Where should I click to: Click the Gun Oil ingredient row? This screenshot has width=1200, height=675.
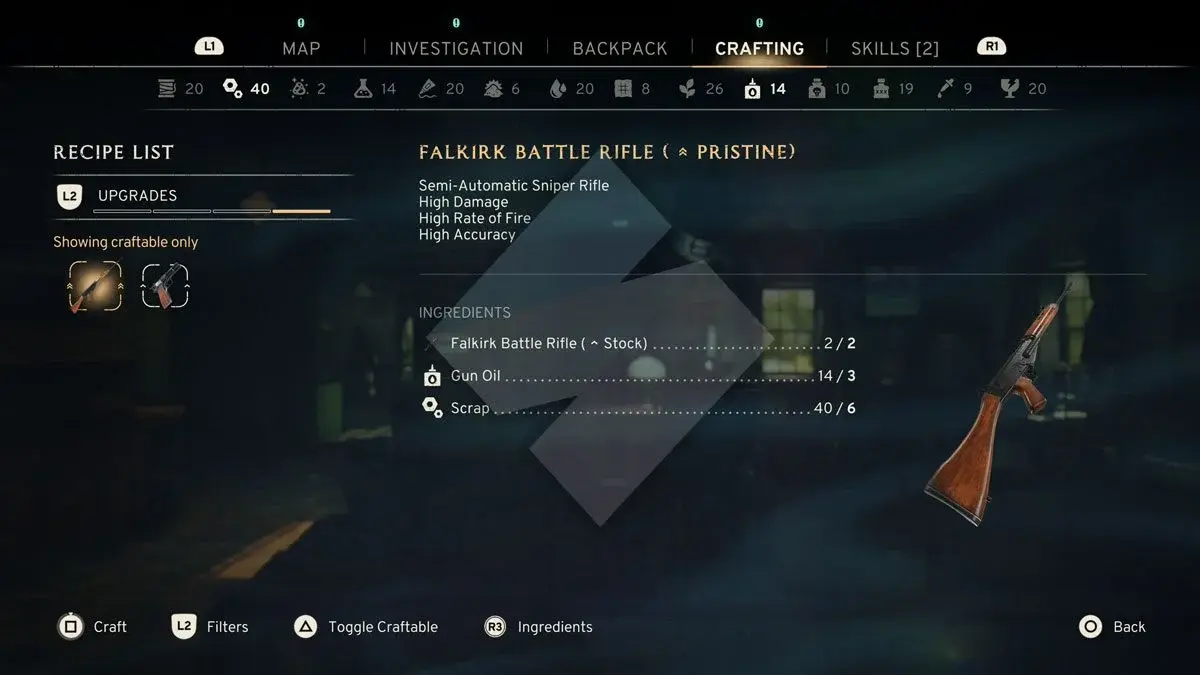coord(640,376)
